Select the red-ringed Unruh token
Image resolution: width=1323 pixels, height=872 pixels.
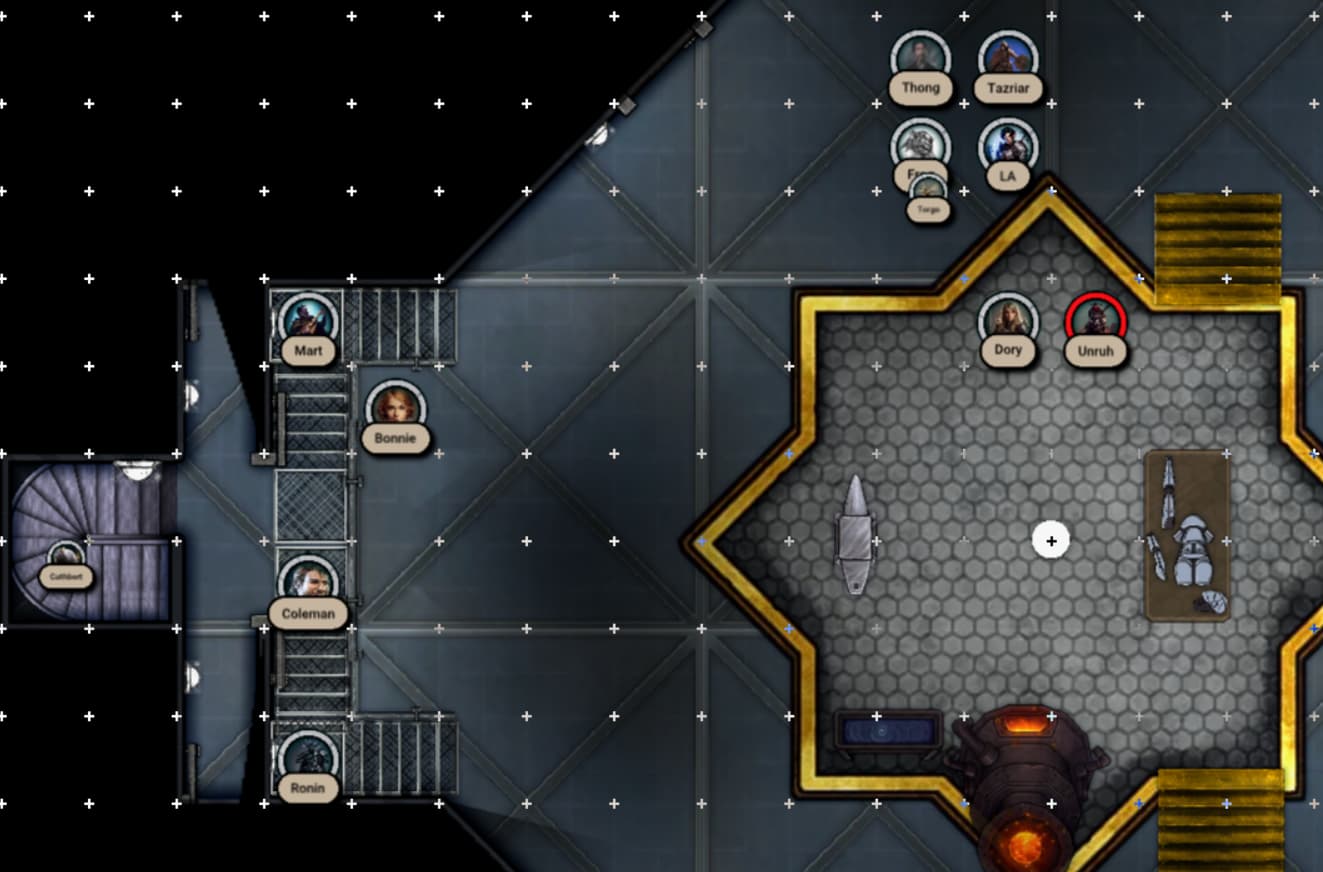point(1096,322)
